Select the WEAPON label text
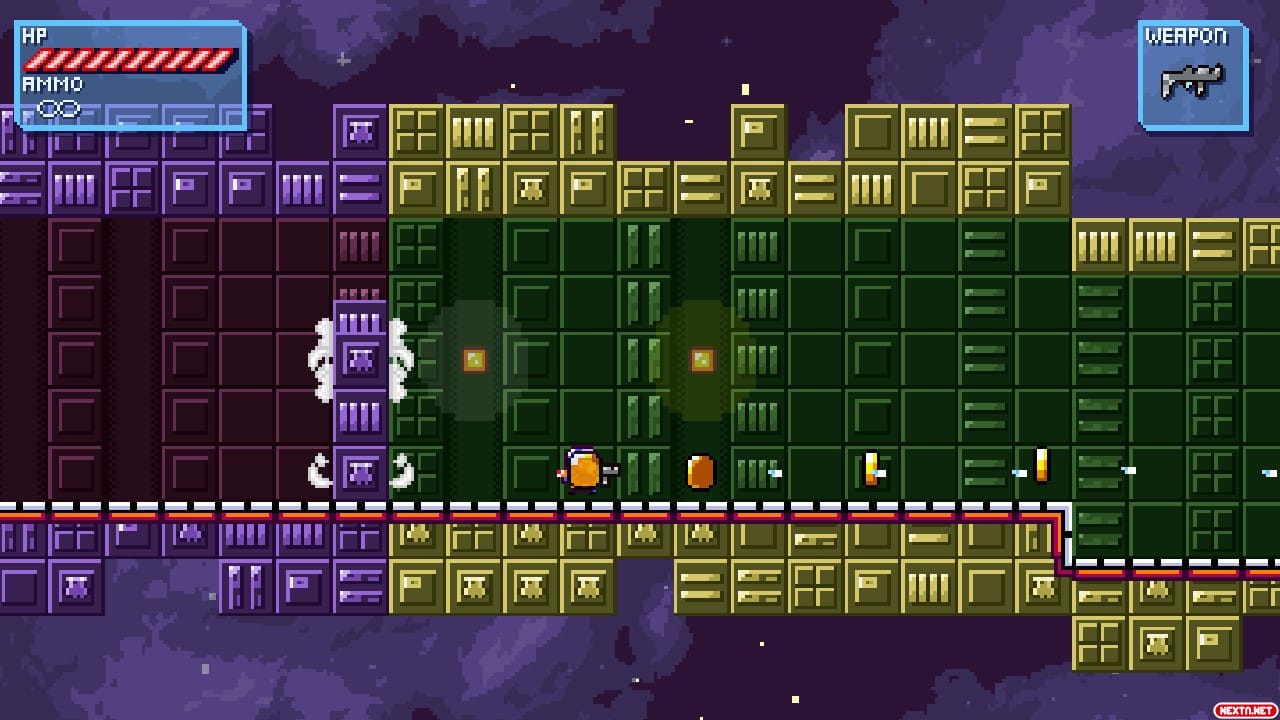The image size is (1280, 720). [1188, 33]
